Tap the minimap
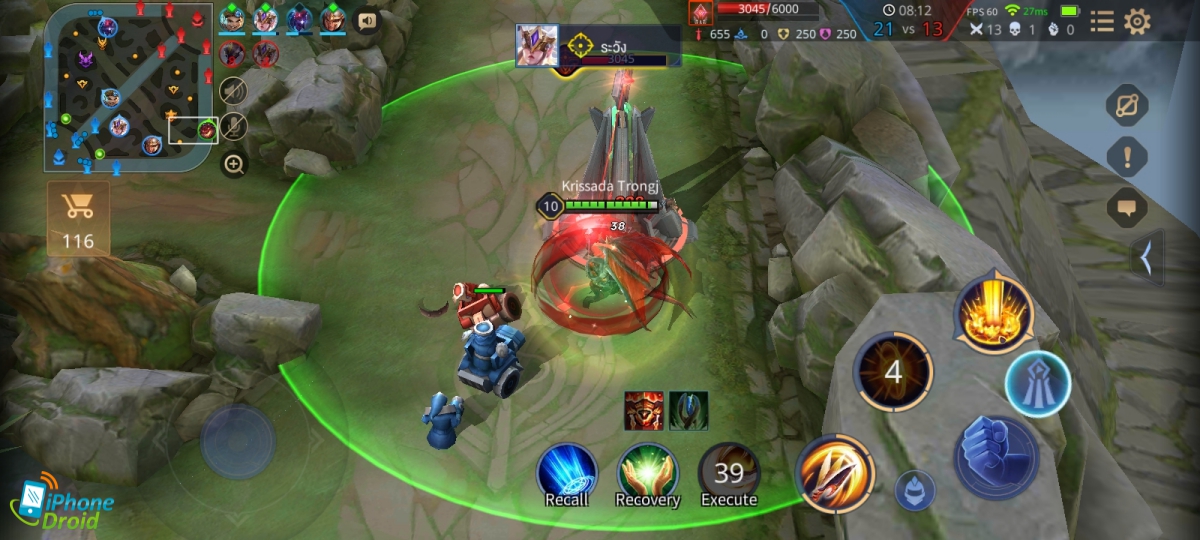 130,88
